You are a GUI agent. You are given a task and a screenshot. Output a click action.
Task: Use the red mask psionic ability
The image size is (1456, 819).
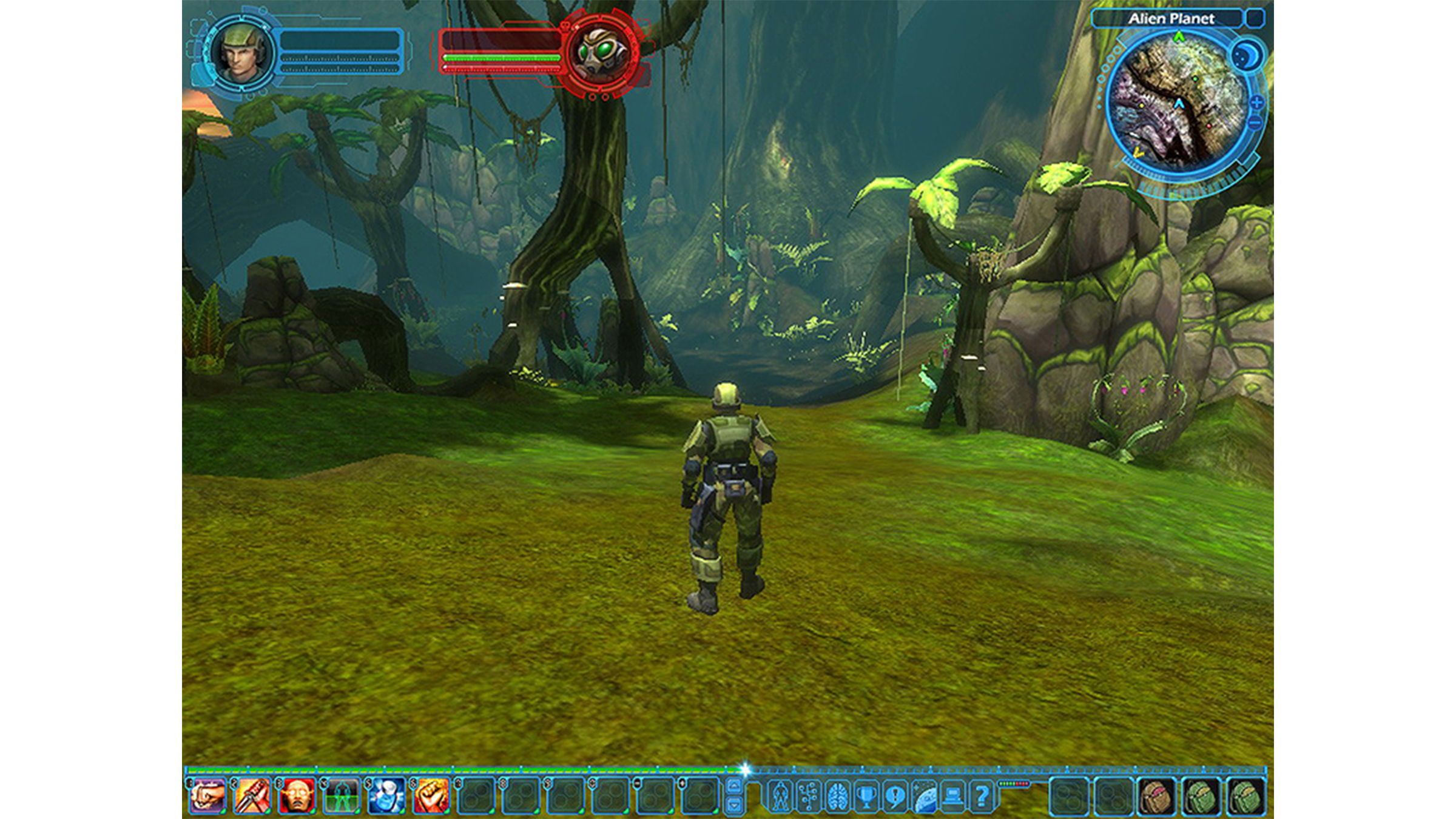pos(295,796)
